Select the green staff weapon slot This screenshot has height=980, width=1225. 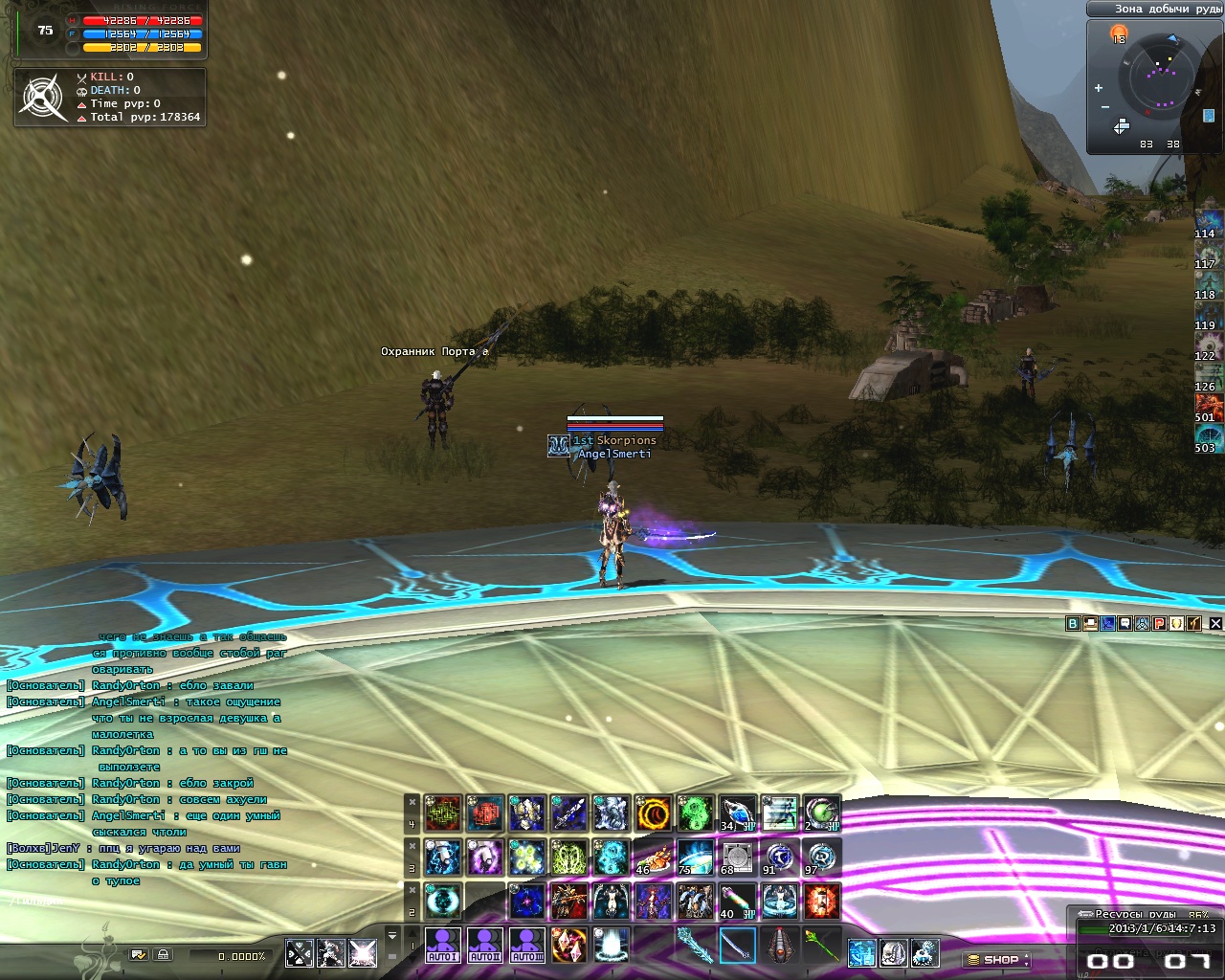click(x=821, y=946)
